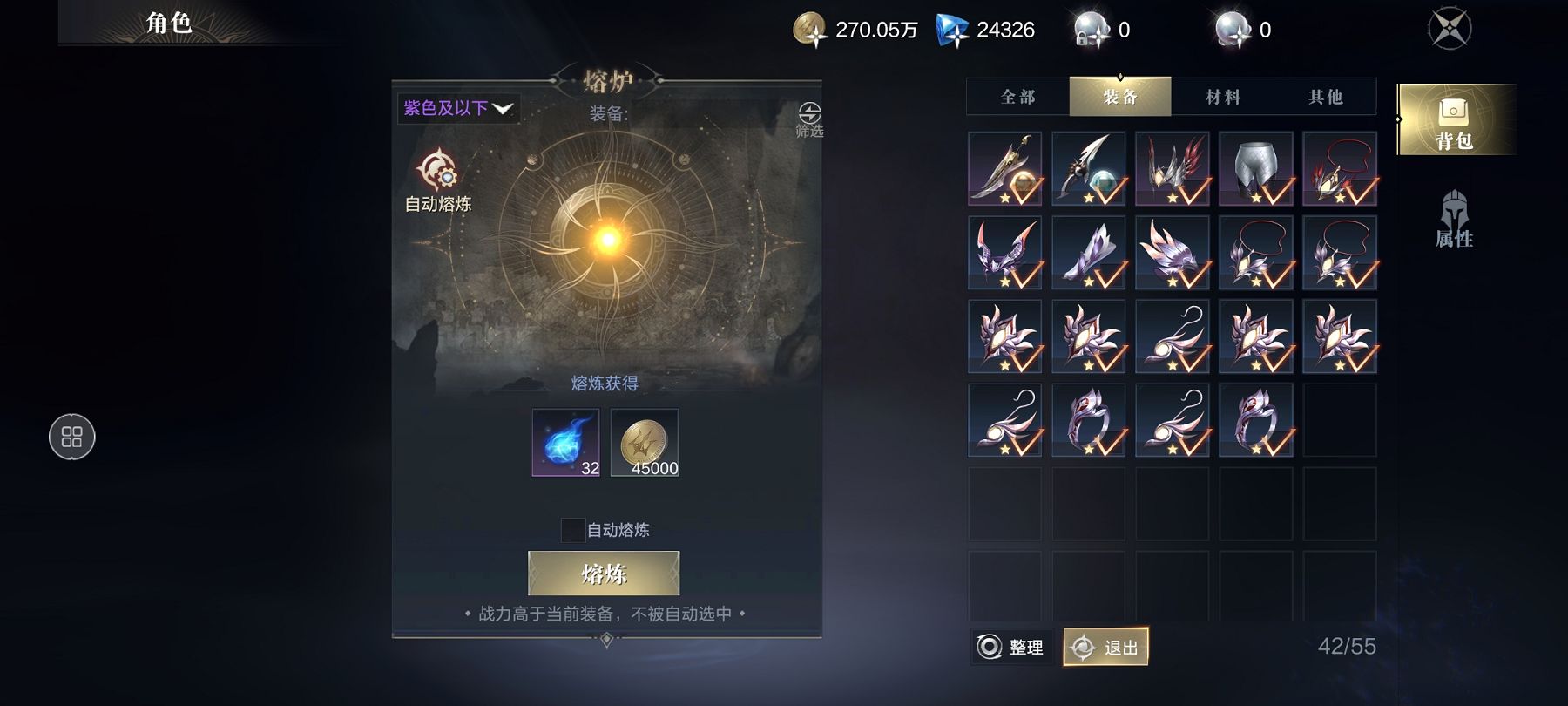
Task: View the blue flame reward item
Action: 565,442
